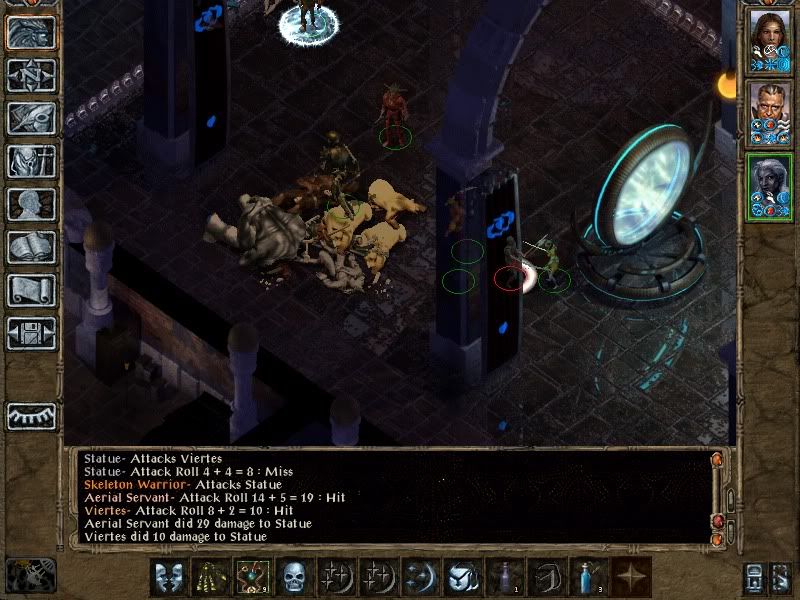Screen dimensions: 800x600
Task: Open the options floppy disk button
Action: pyautogui.click(x=32, y=333)
